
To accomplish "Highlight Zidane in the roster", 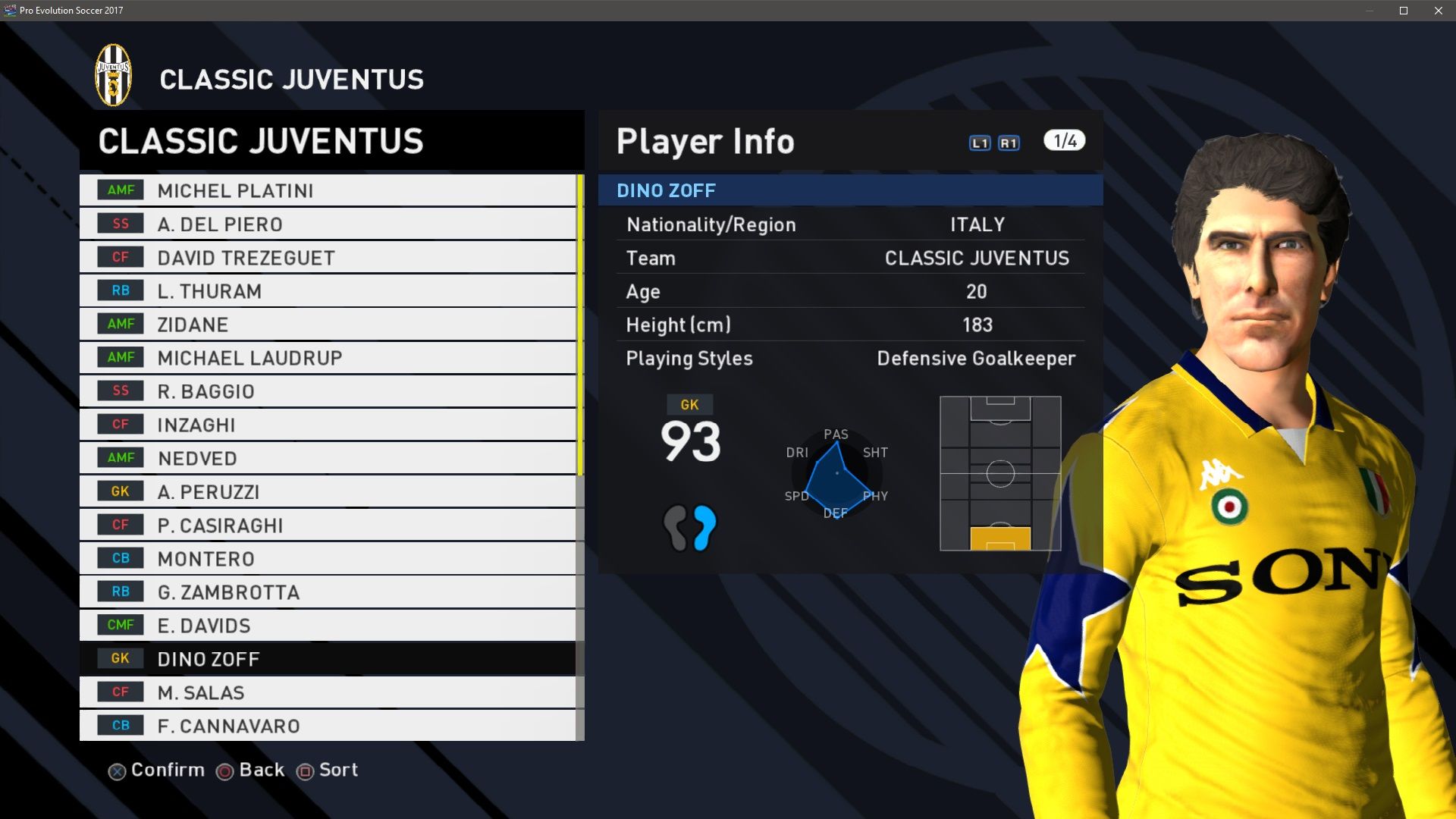I will coord(327,325).
